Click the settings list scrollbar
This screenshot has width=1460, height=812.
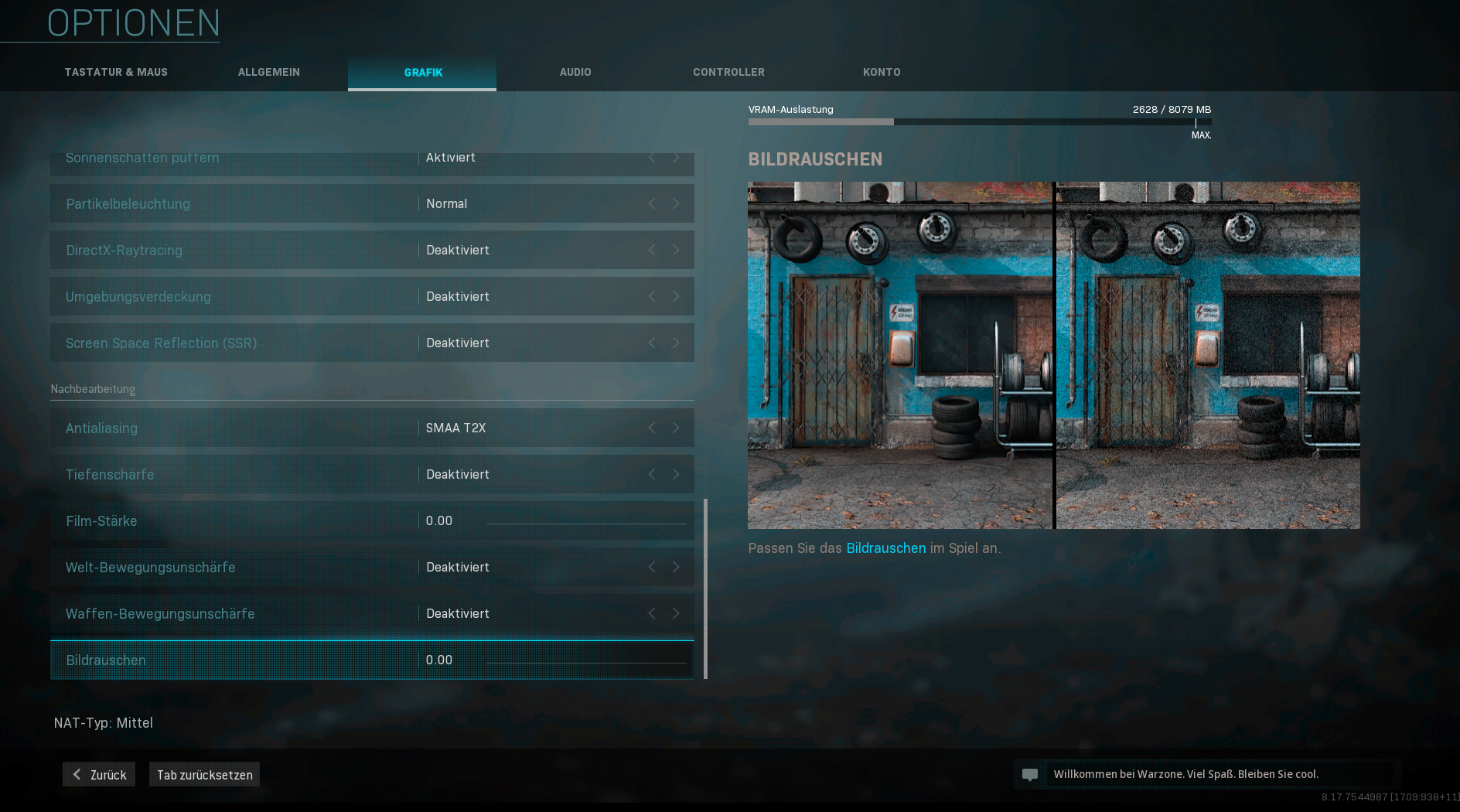(x=705, y=588)
